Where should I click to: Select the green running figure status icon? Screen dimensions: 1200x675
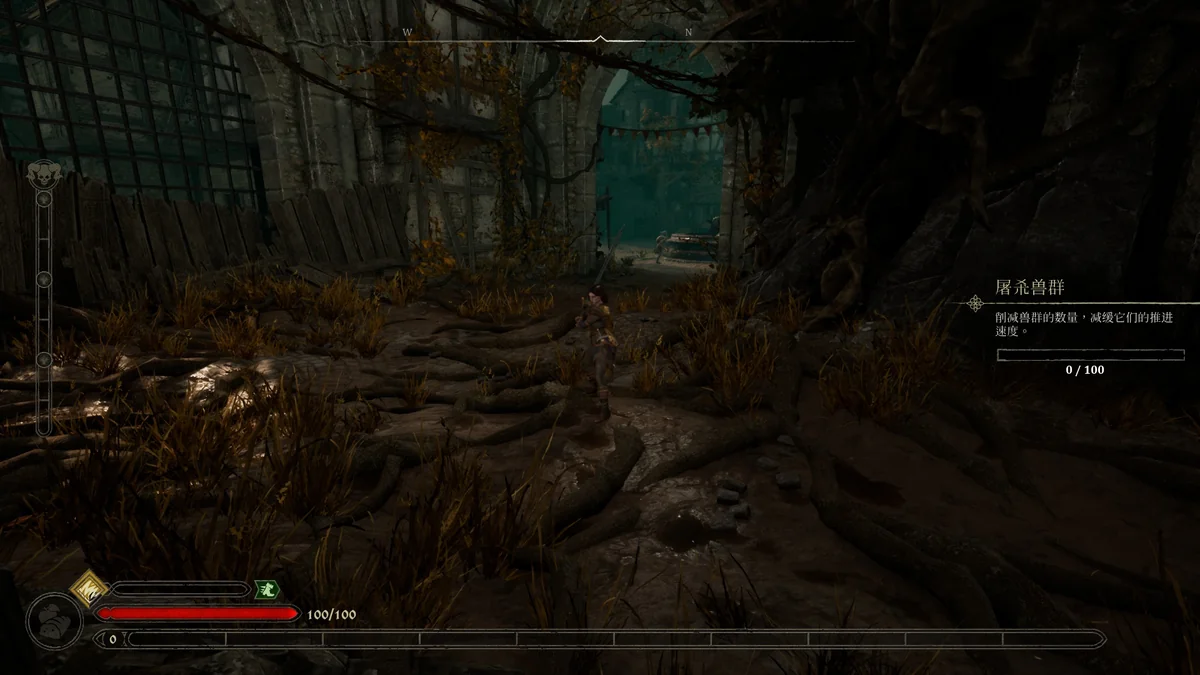[x=266, y=590]
